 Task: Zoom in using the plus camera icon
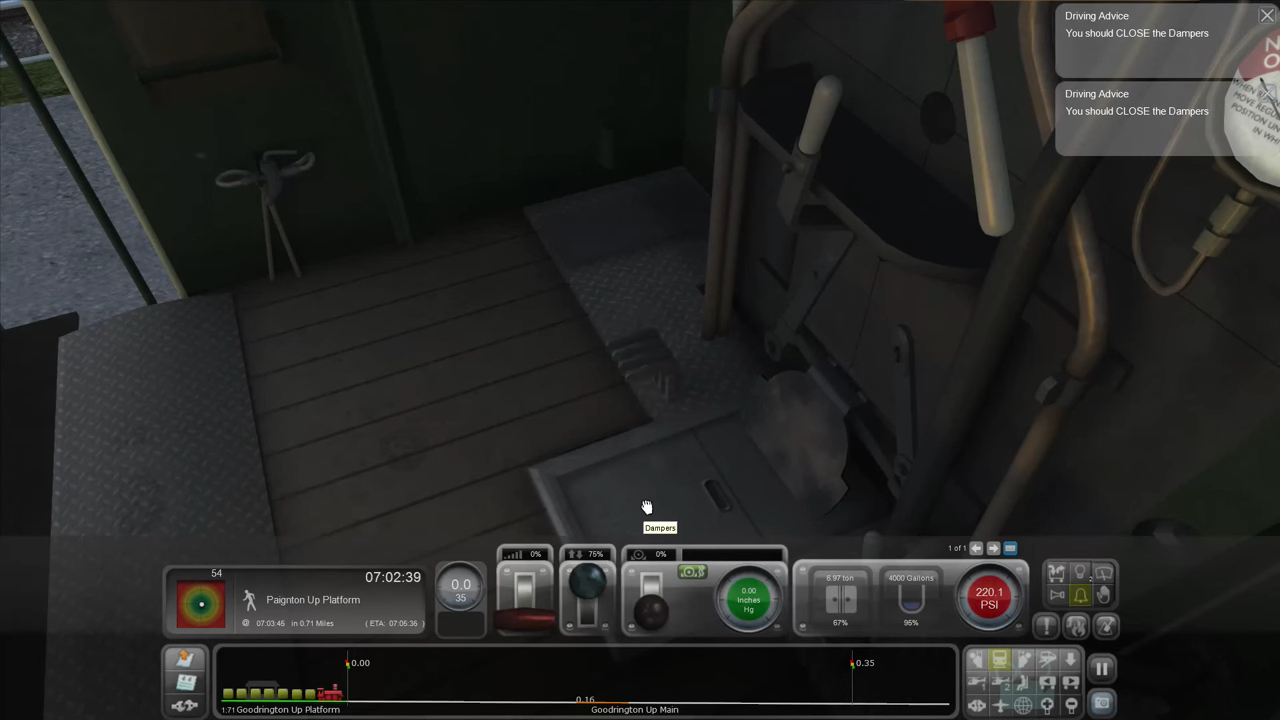tap(1047, 705)
